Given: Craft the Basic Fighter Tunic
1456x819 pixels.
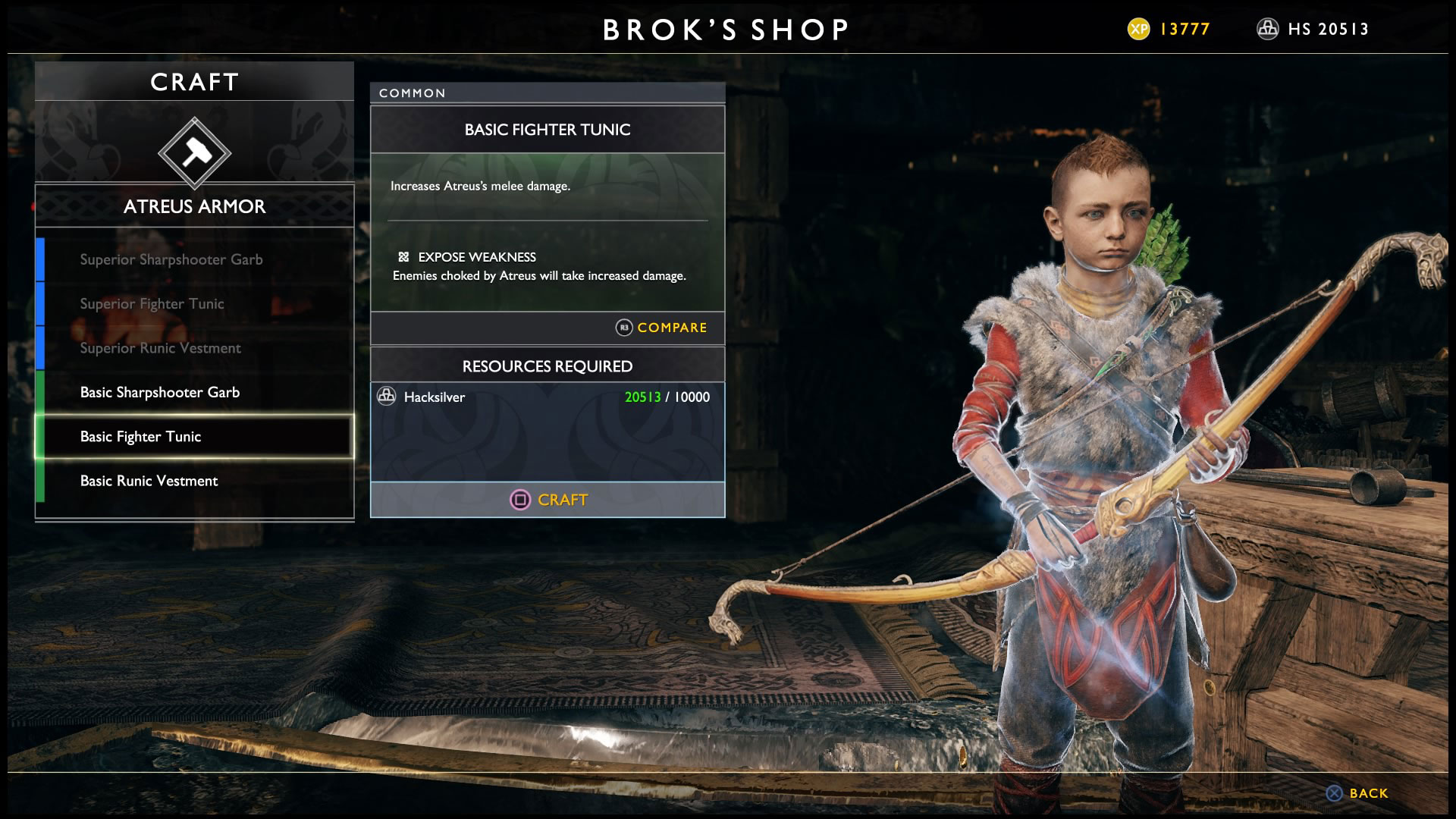Looking at the screenshot, I should [548, 500].
